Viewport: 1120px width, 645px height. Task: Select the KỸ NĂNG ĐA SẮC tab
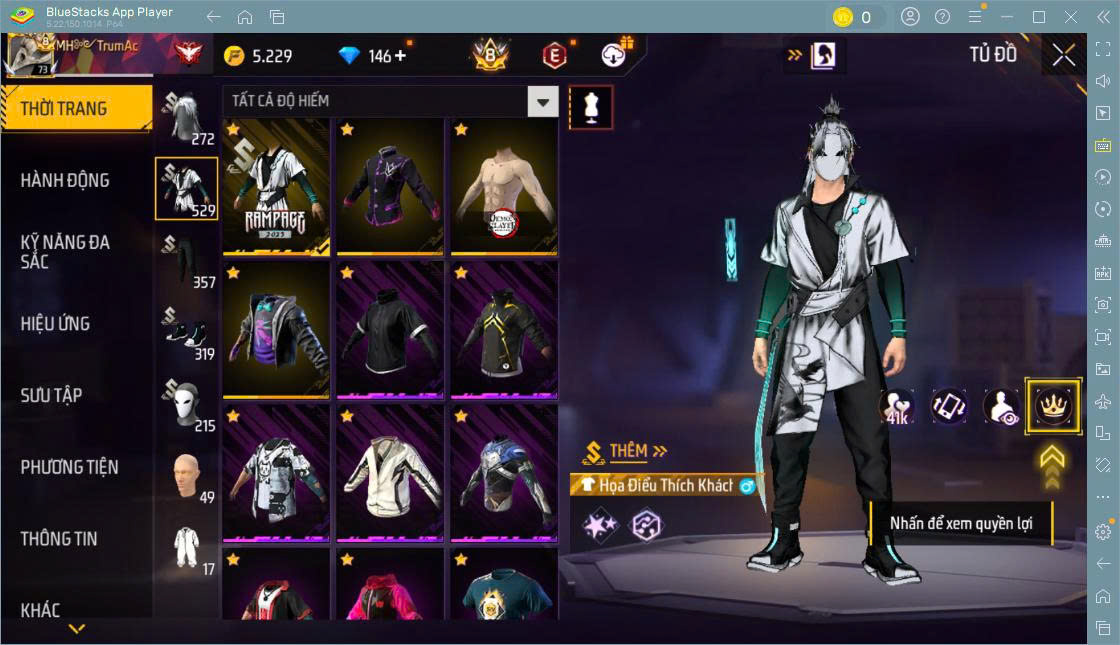pyautogui.click(x=65, y=251)
